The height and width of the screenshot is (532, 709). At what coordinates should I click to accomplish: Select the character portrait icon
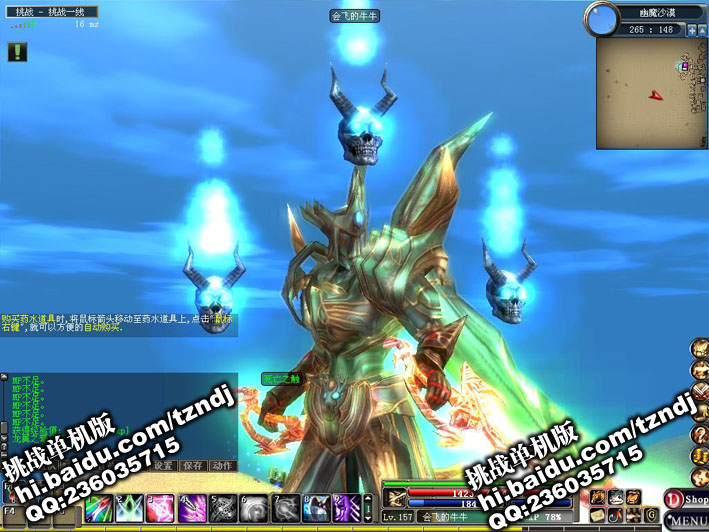699,348
